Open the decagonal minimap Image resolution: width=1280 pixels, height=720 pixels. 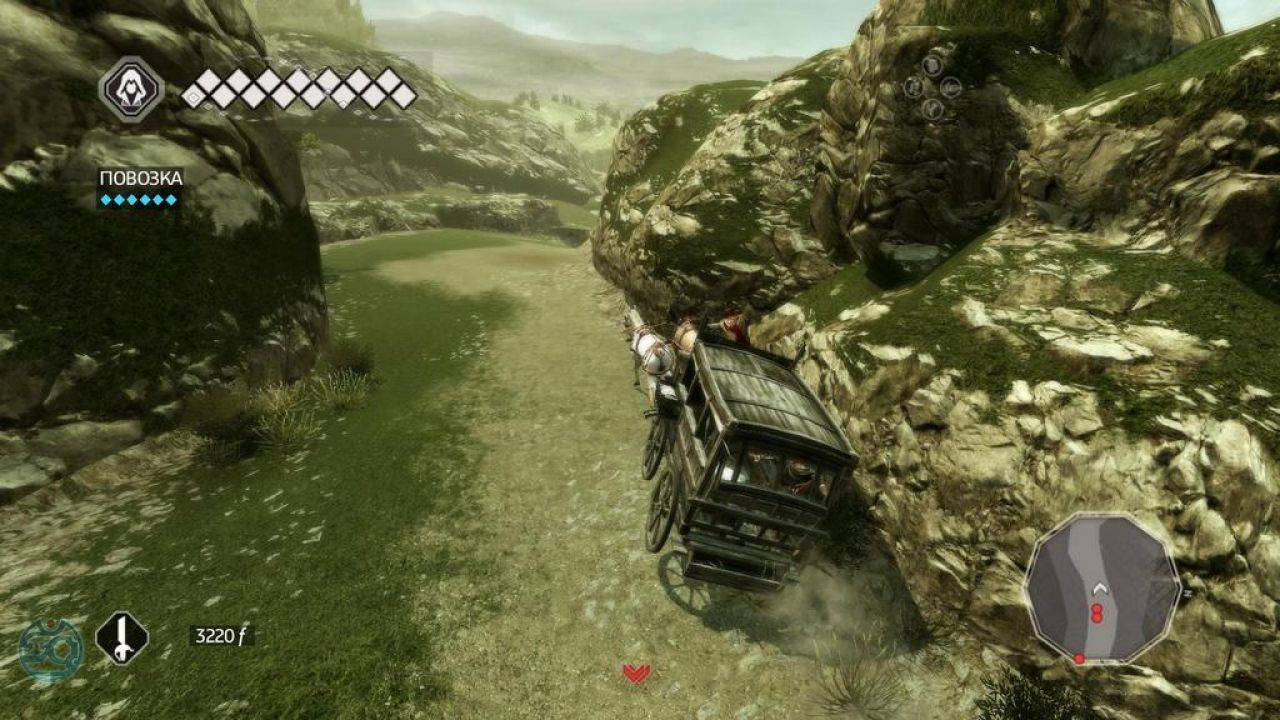[1102, 590]
